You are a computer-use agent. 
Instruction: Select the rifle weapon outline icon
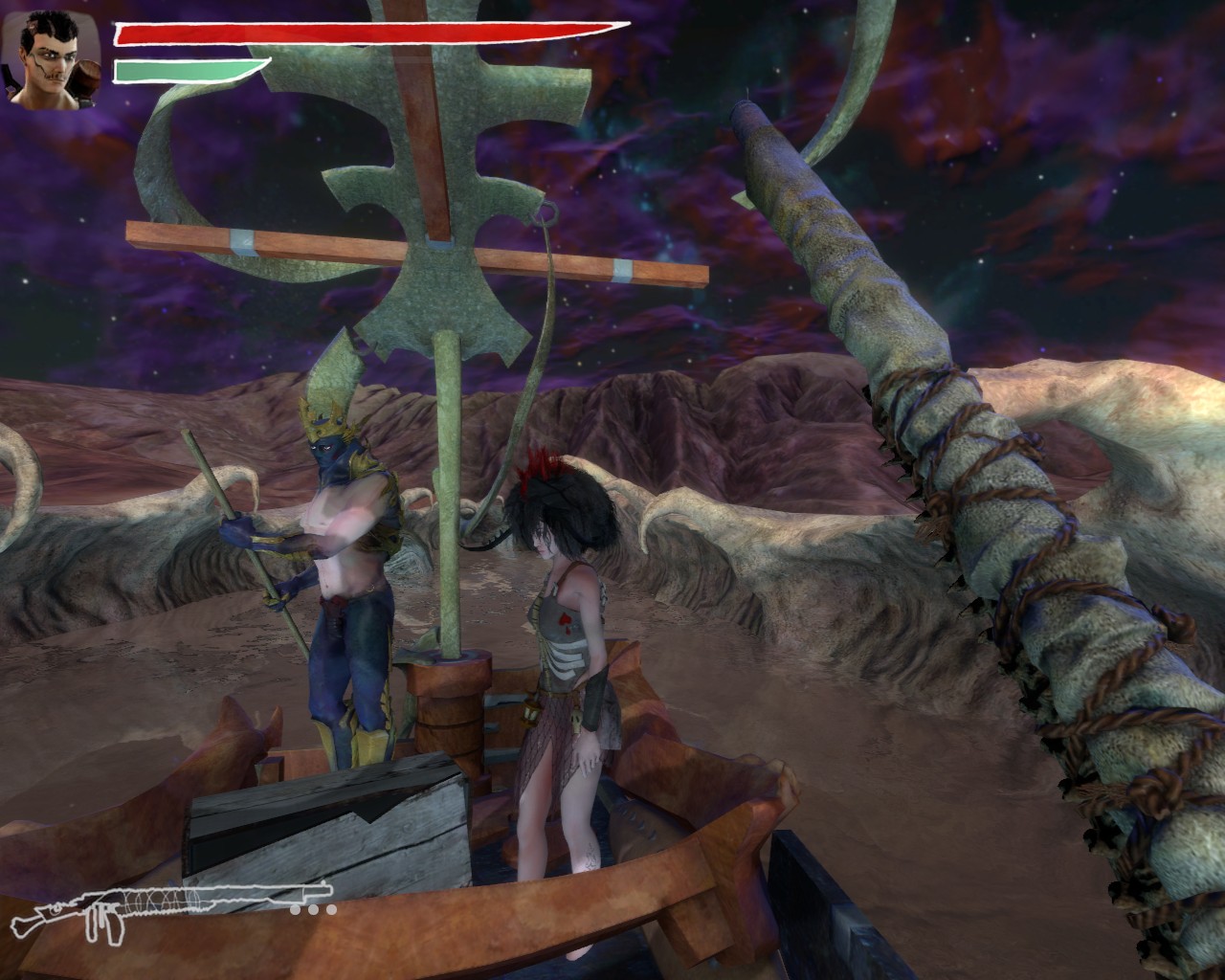pyautogui.click(x=170, y=905)
